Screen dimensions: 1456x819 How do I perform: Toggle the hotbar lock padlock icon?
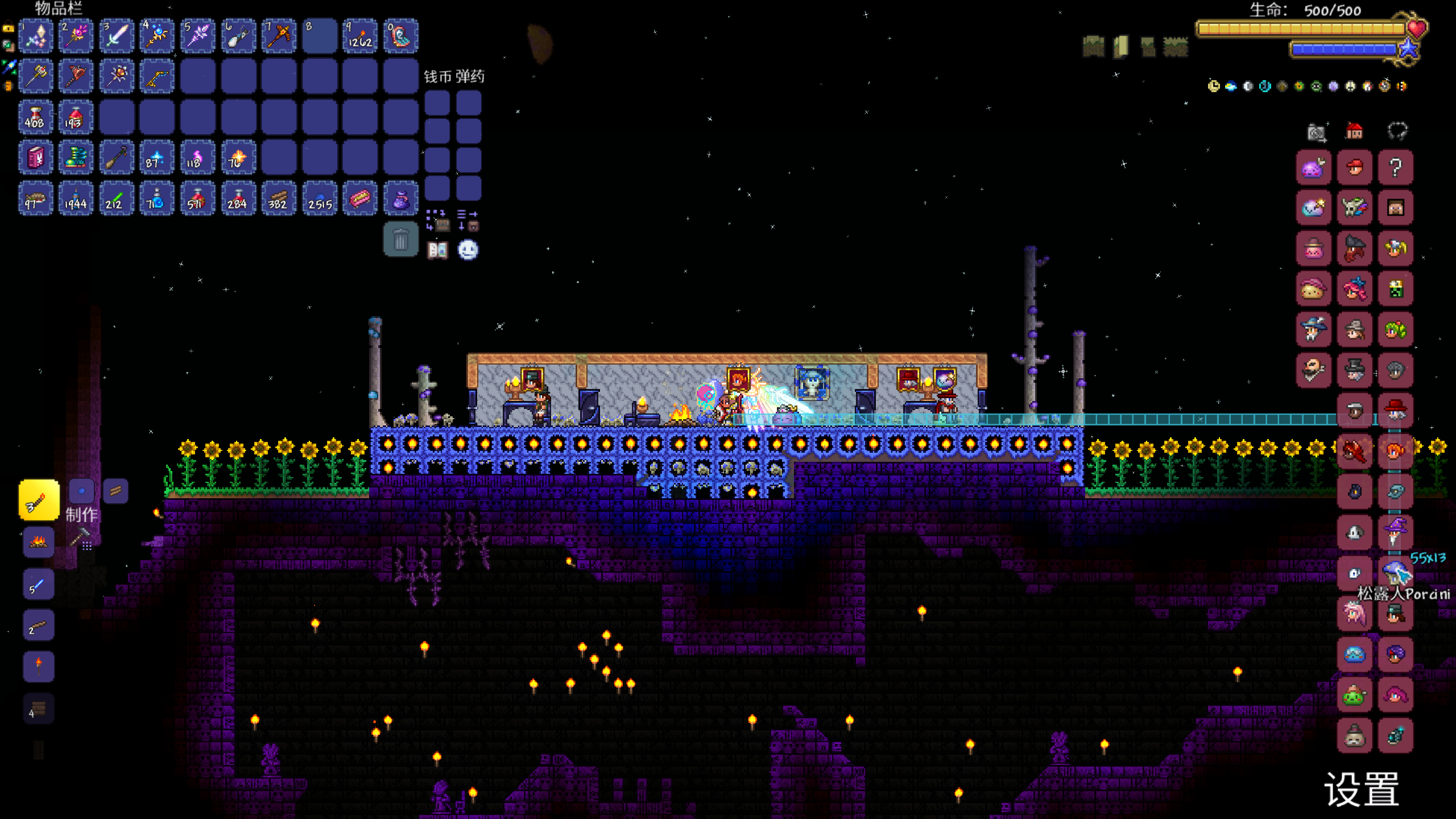click(8, 27)
